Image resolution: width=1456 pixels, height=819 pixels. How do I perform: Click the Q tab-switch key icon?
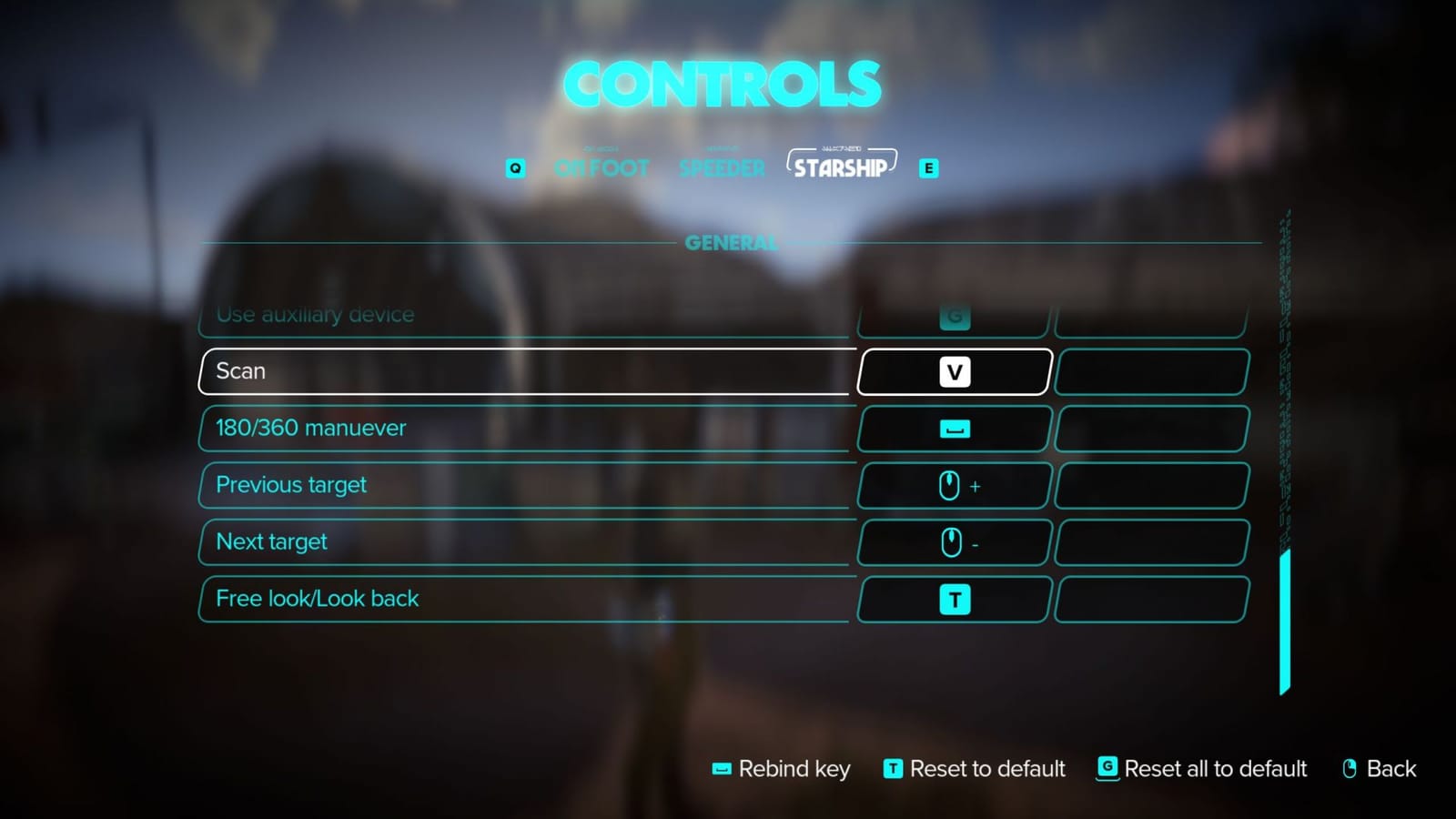click(x=515, y=167)
